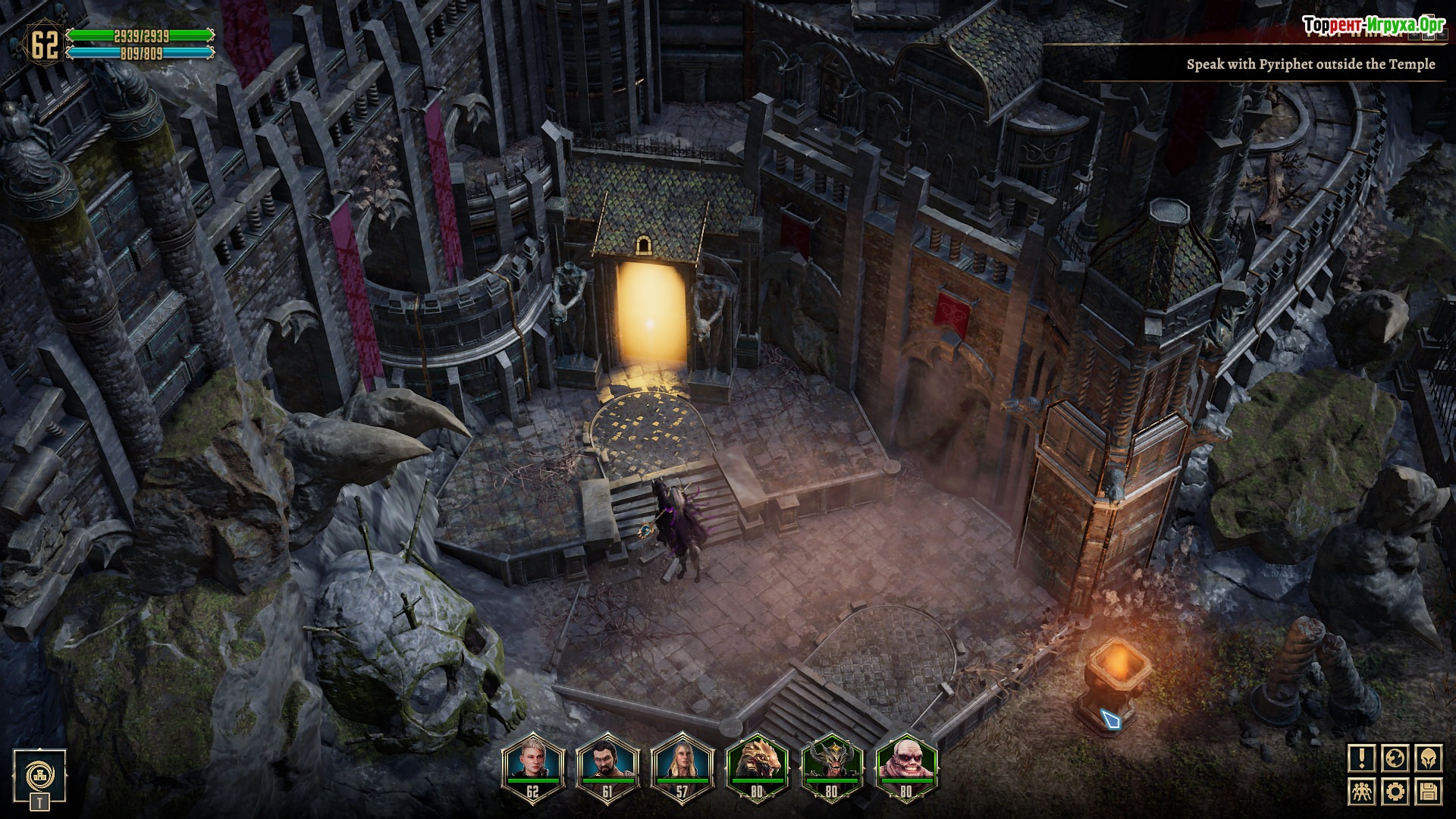Image resolution: width=1456 pixels, height=819 pixels.
Task: Select the blonde level 57 woman portrait
Action: coord(682,760)
